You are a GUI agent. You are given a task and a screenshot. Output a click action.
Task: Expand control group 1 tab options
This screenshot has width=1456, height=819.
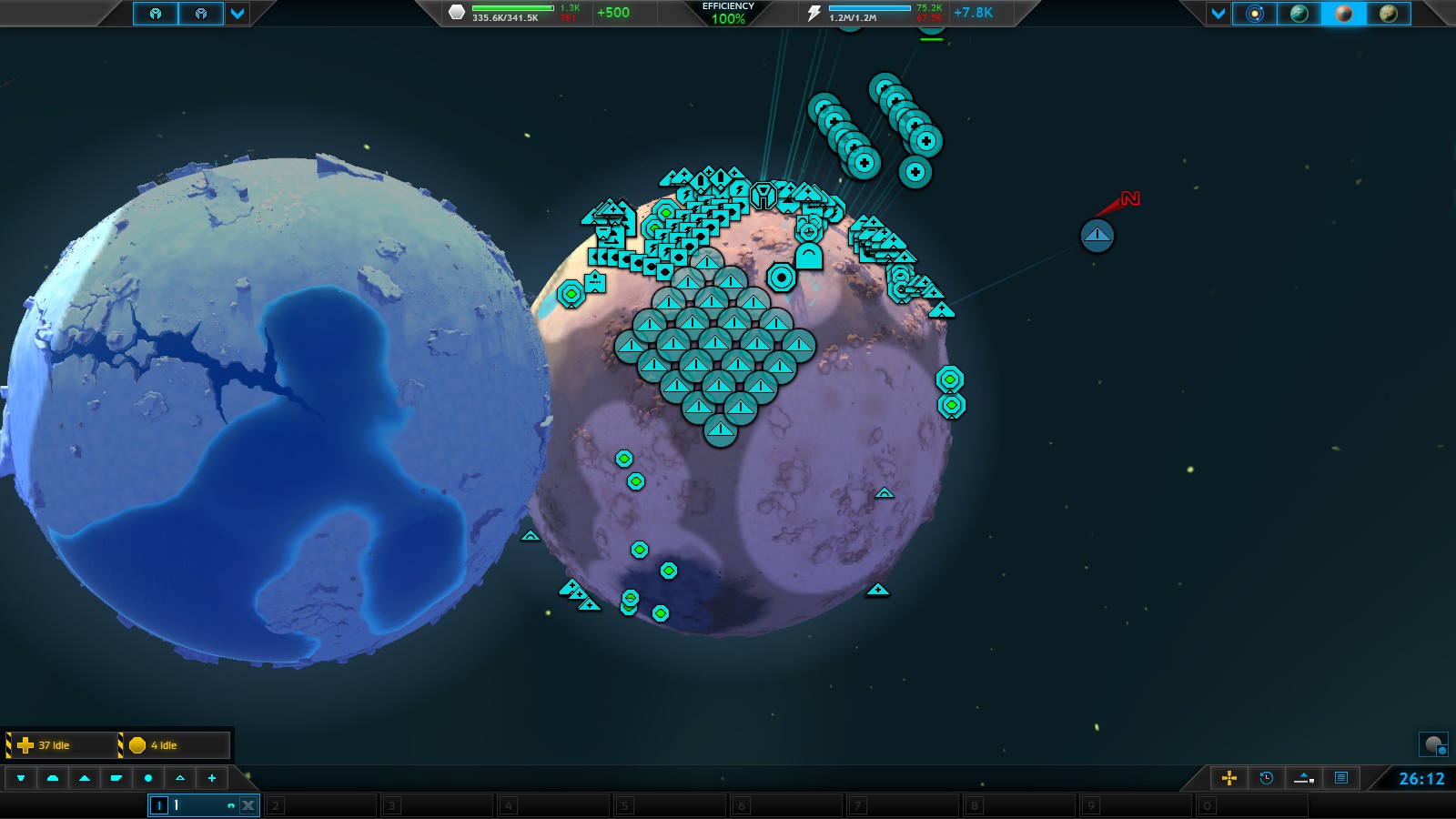click(159, 805)
